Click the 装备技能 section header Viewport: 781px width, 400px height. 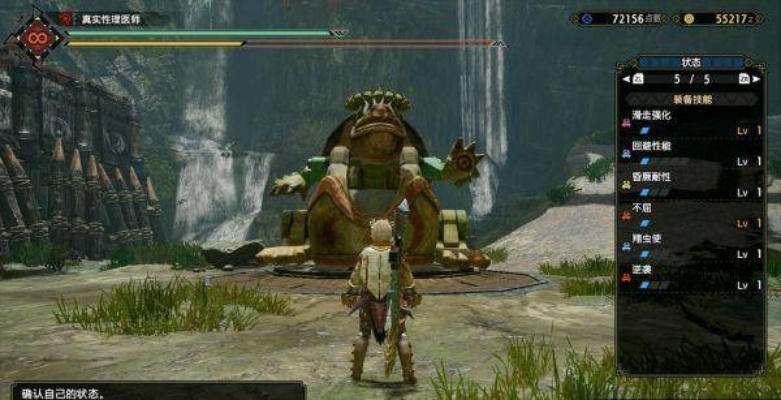(690, 98)
